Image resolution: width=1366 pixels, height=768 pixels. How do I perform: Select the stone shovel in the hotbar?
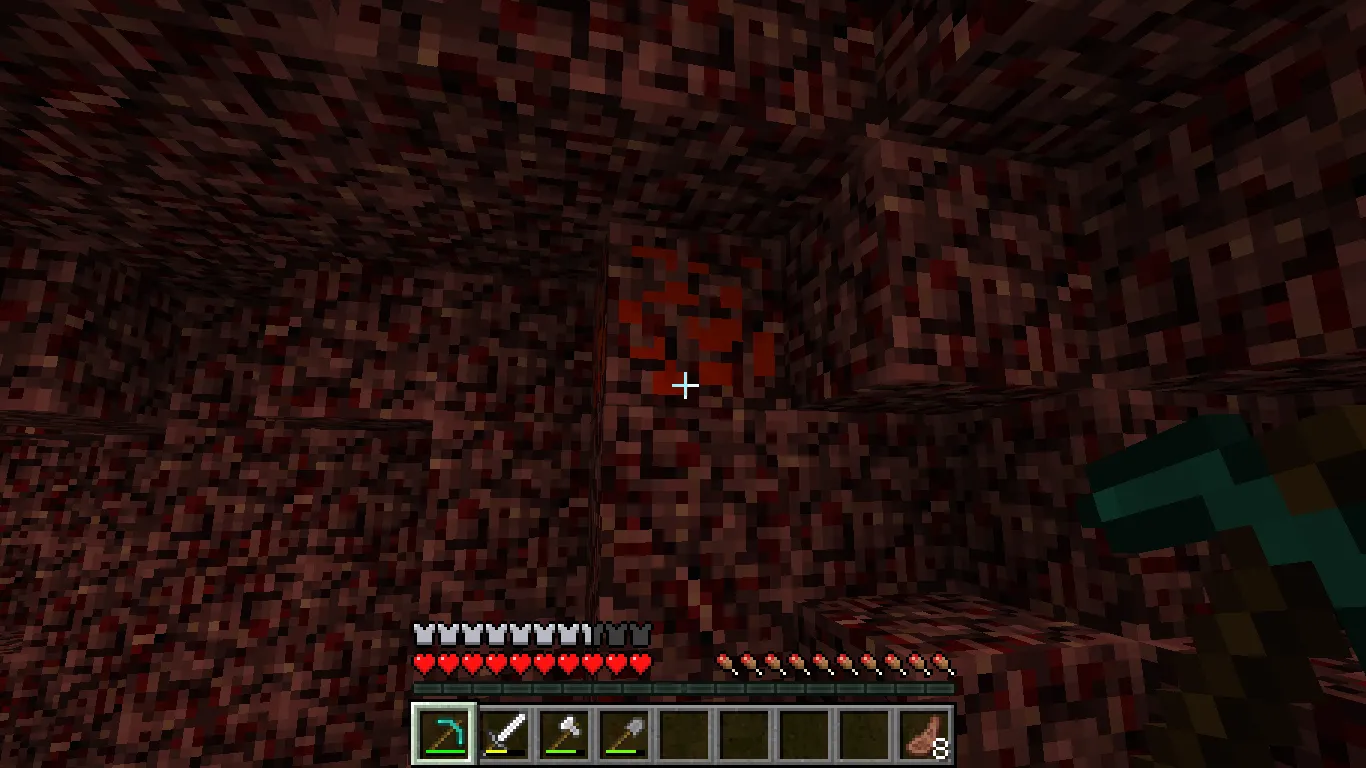[623, 732]
